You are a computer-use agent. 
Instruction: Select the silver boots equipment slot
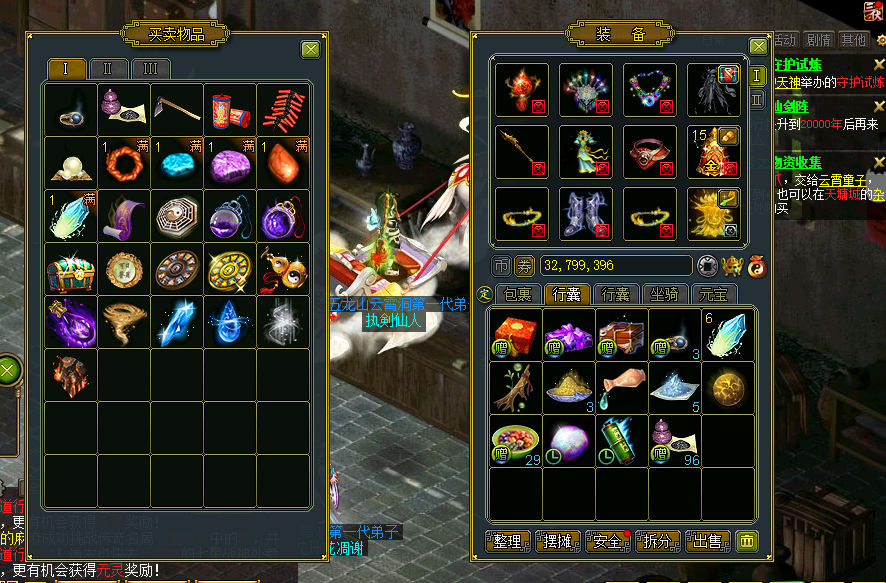pos(586,213)
